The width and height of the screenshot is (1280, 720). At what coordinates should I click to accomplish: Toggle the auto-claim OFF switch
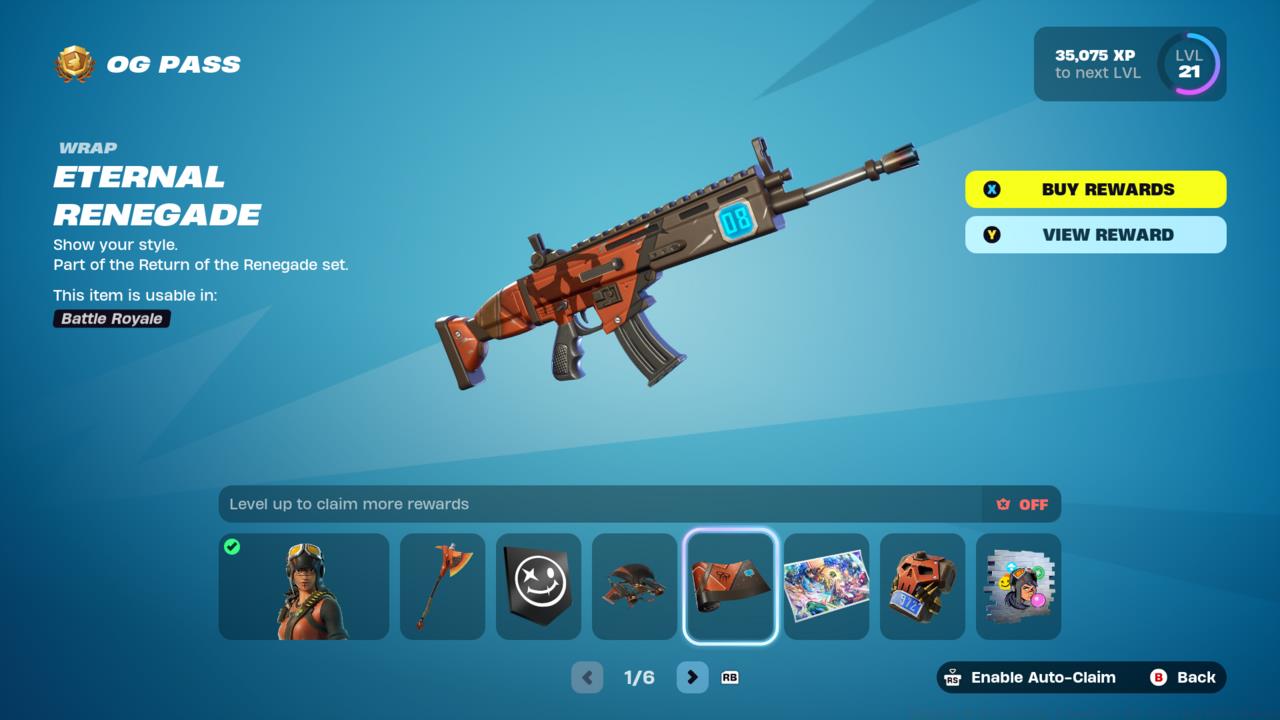[1022, 504]
